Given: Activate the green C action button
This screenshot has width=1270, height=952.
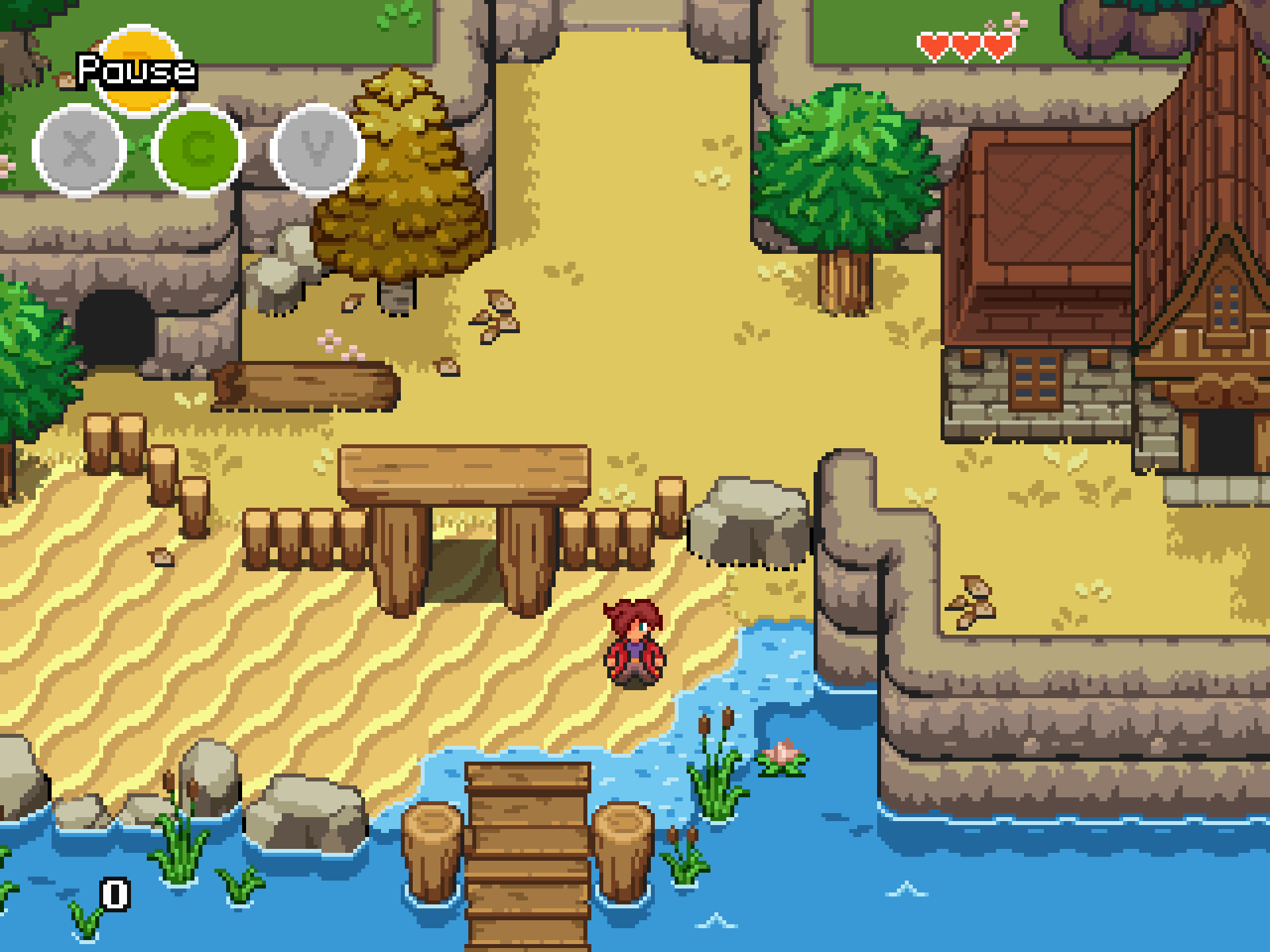Looking at the screenshot, I should tap(198, 150).
